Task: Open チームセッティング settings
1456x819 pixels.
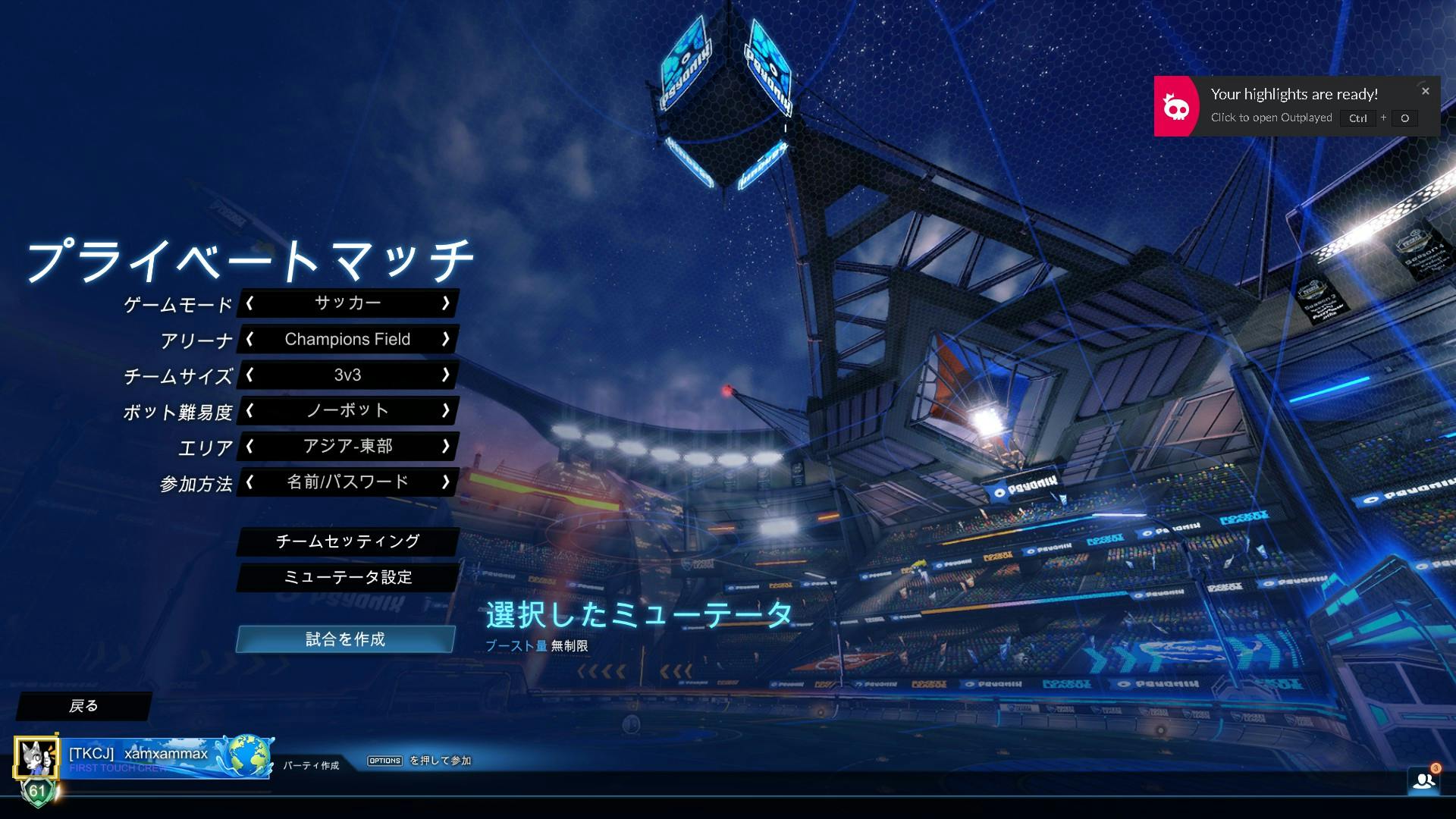Action: click(347, 541)
